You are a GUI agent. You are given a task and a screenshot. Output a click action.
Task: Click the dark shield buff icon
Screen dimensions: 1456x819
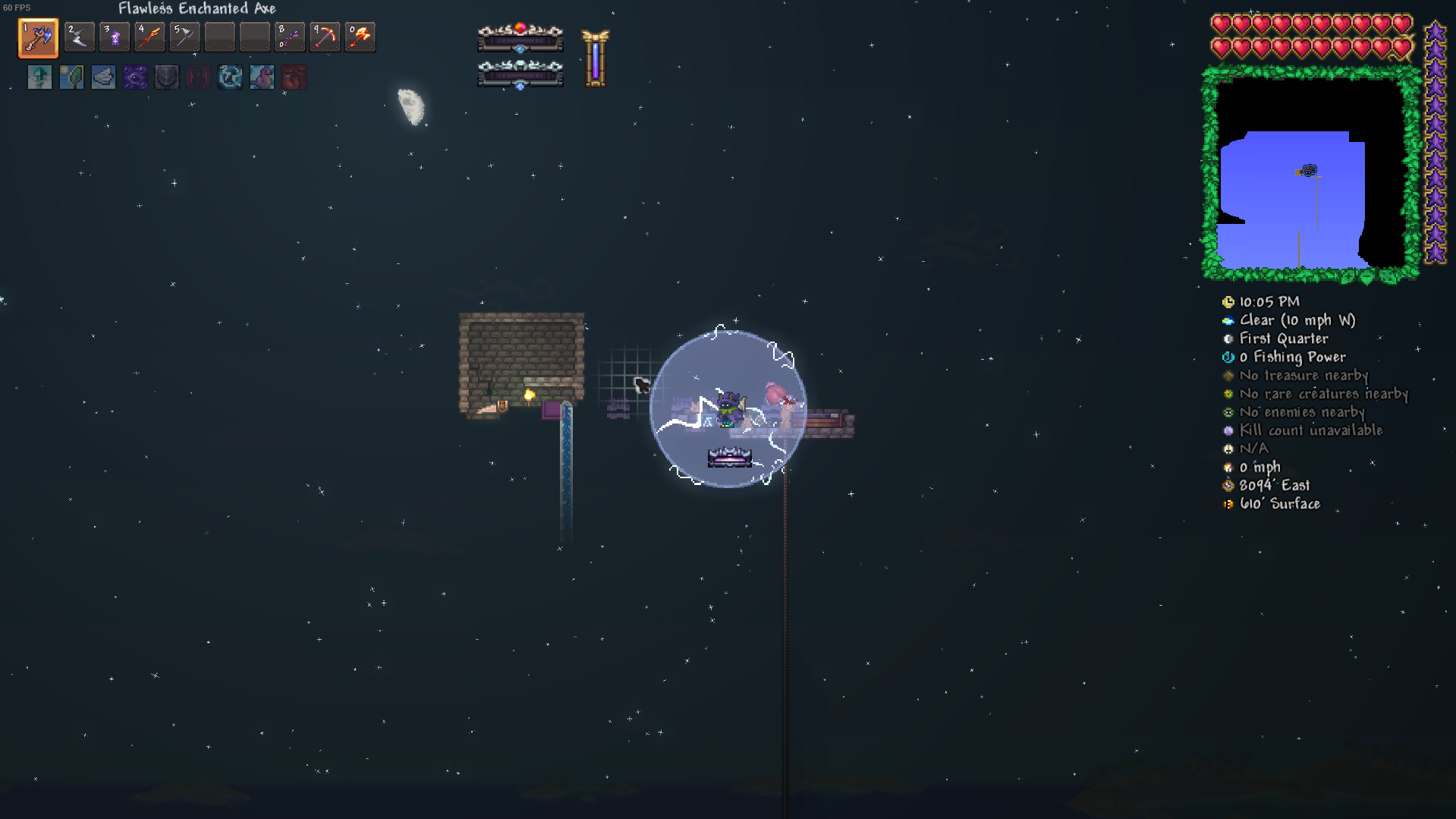point(167,77)
